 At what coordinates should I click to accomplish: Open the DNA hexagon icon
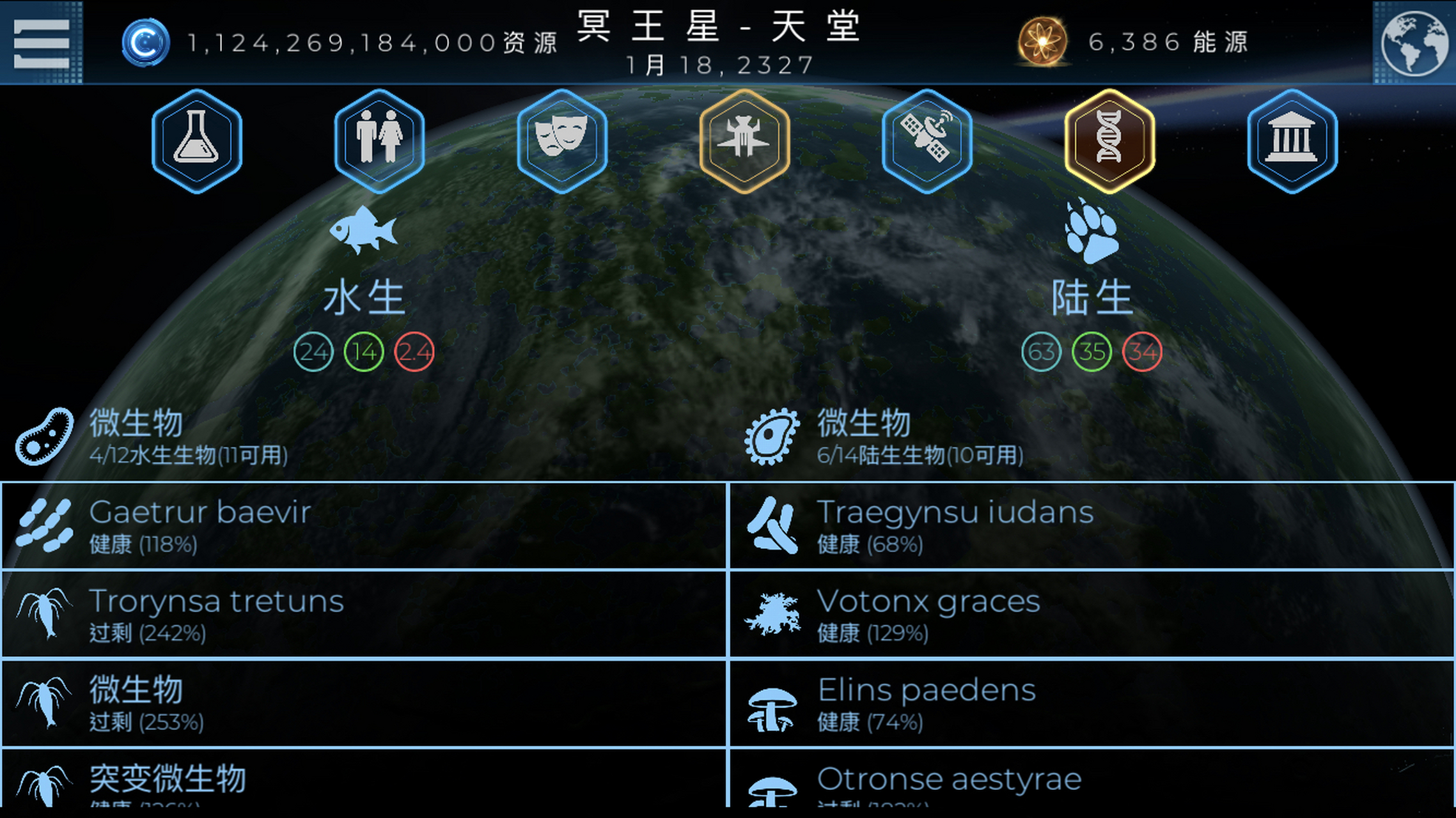point(1109,141)
